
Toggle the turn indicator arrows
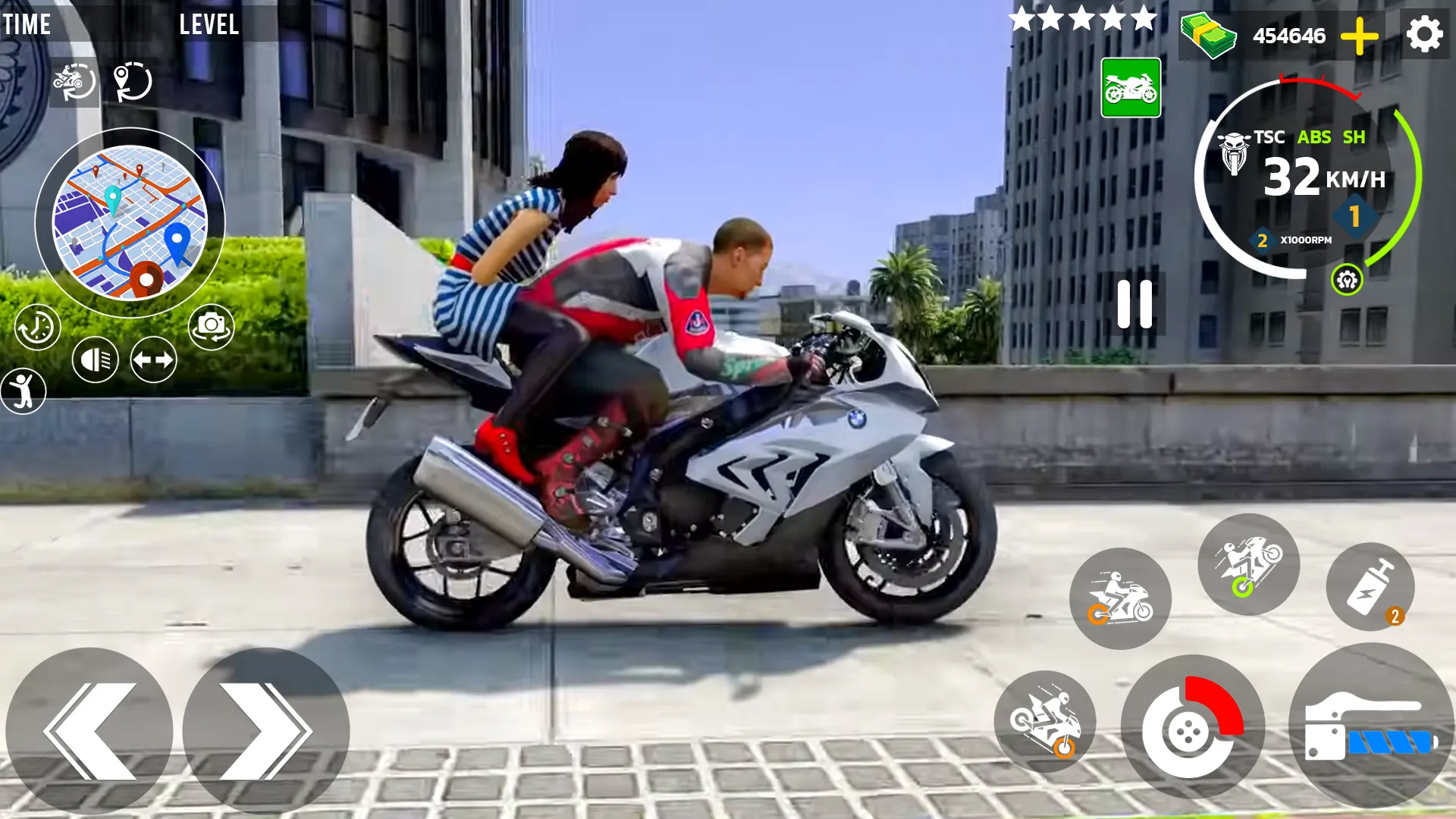(x=152, y=359)
